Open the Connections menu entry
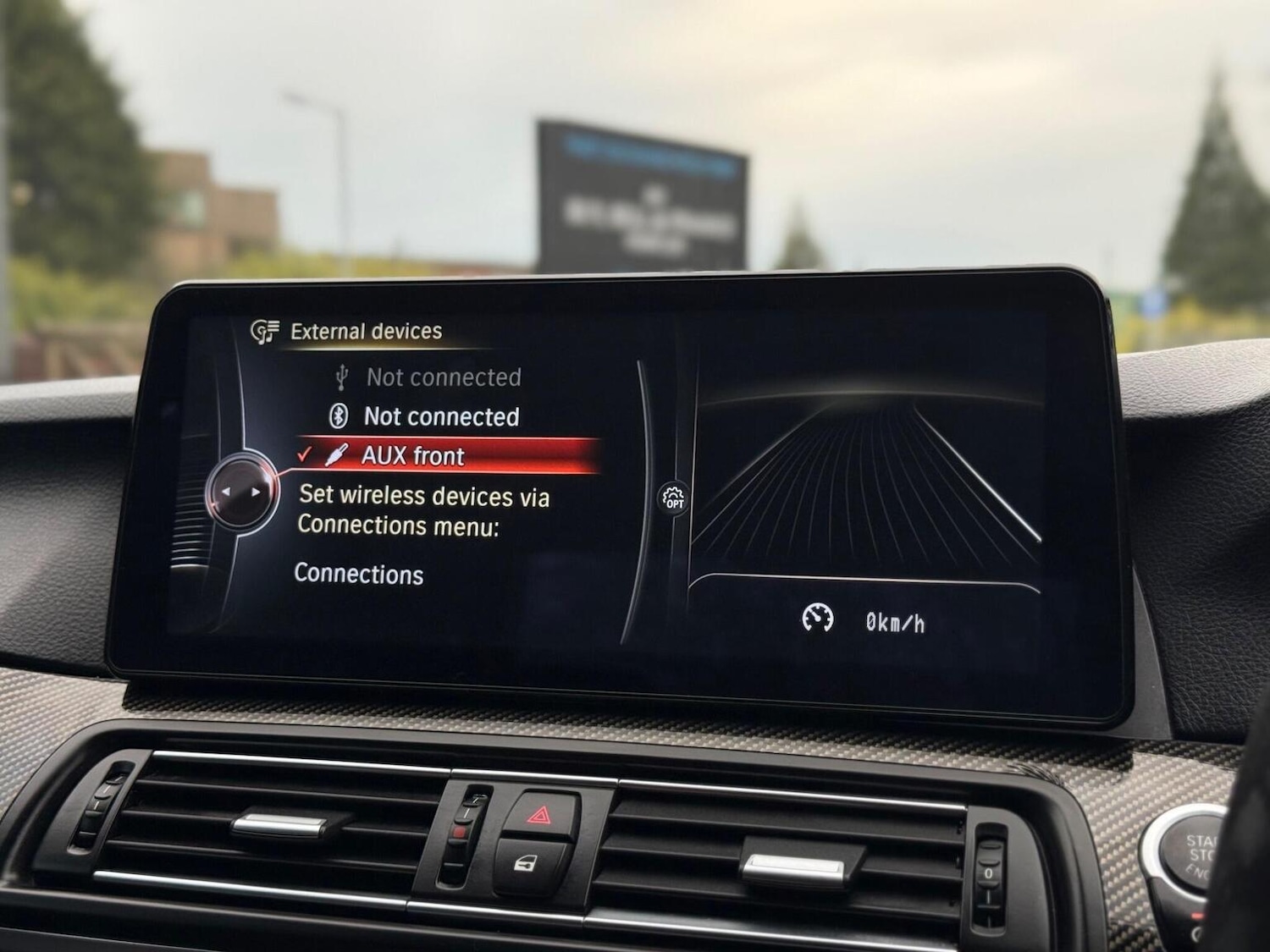Screen dimensions: 1270x952 coord(359,574)
